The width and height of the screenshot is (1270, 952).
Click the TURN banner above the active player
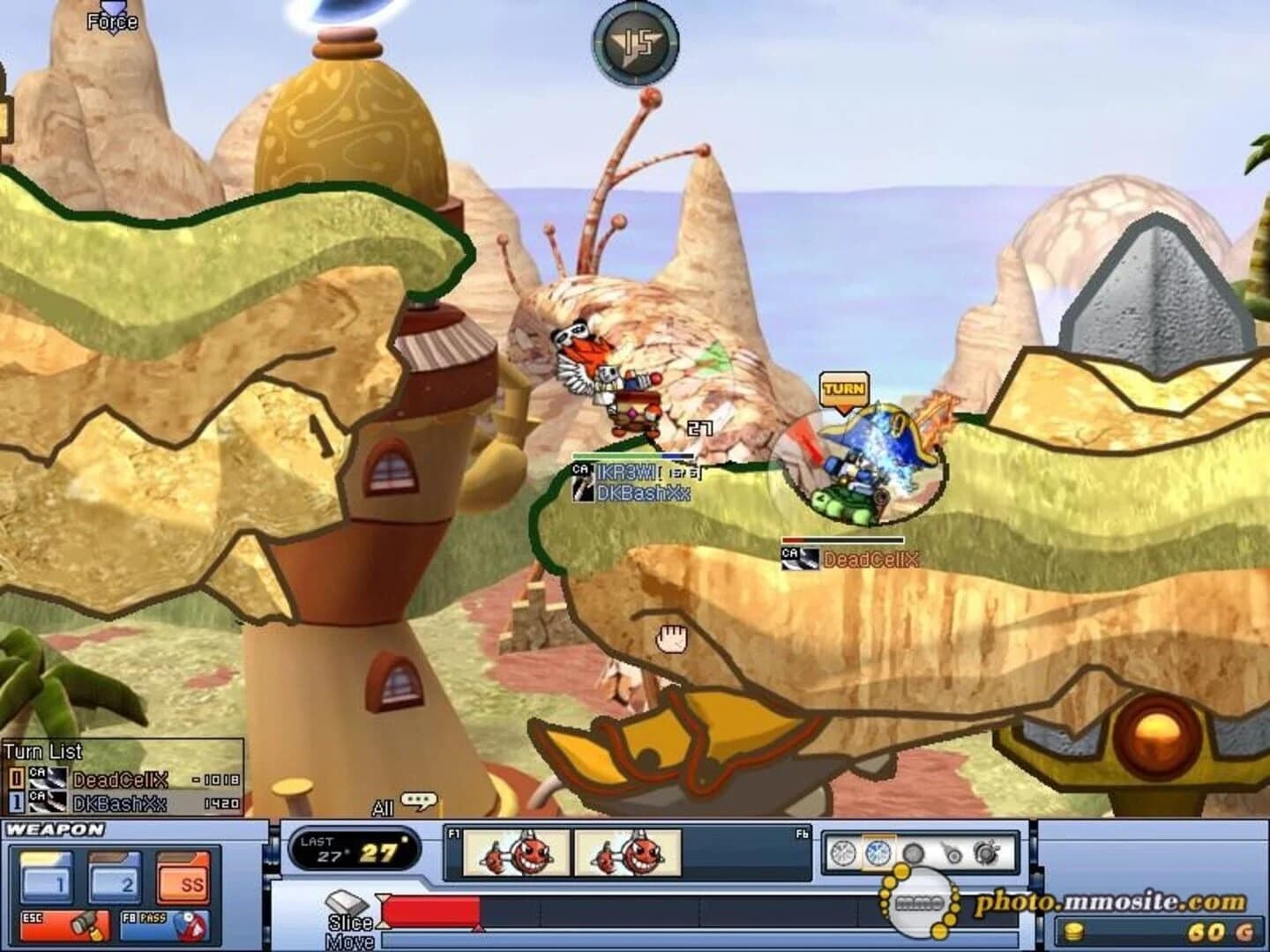pyautogui.click(x=843, y=389)
